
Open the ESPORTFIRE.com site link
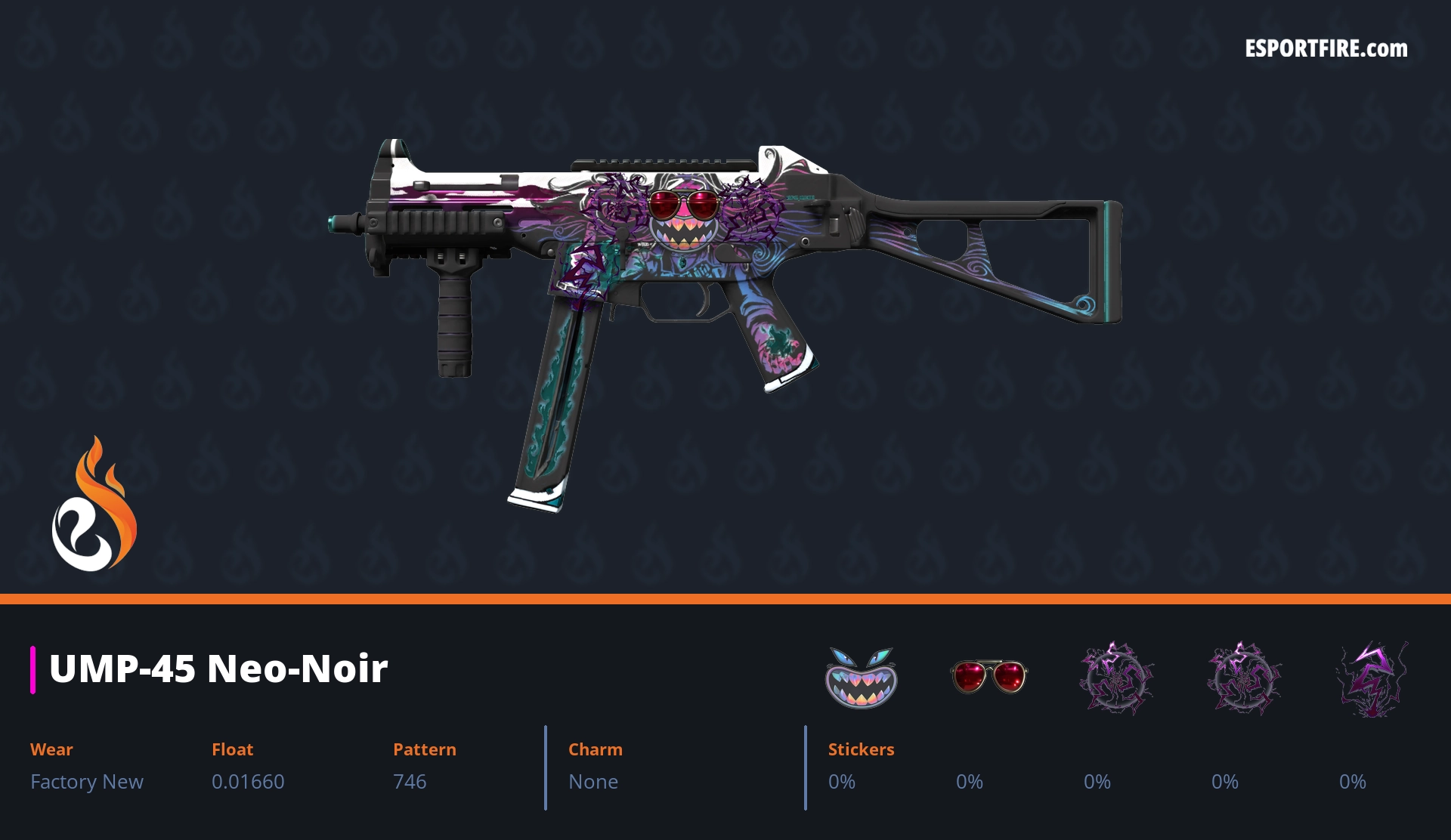tap(1326, 49)
